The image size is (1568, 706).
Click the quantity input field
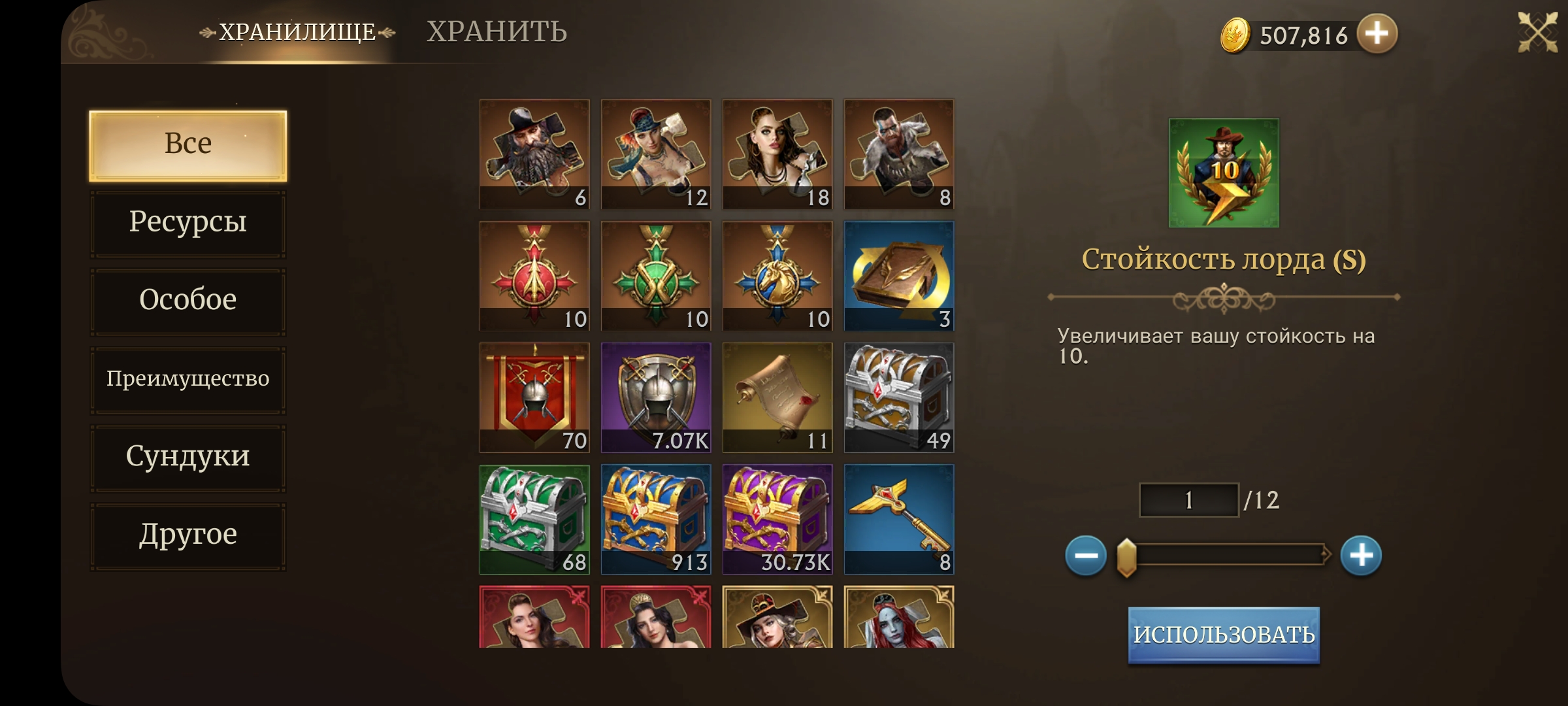click(x=1189, y=500)
